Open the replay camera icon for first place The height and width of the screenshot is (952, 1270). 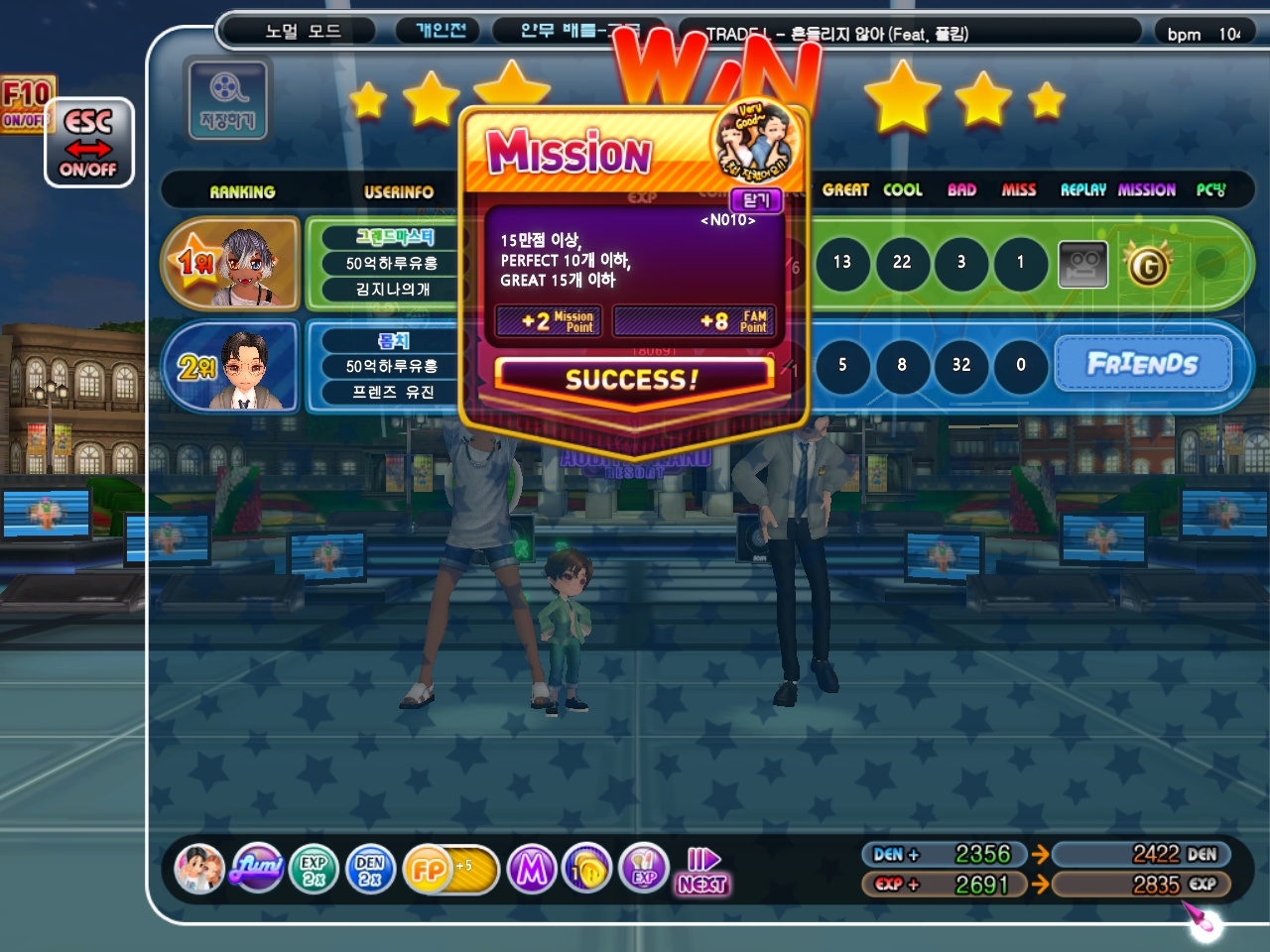pyautogui.click(x=1082, y=264)
